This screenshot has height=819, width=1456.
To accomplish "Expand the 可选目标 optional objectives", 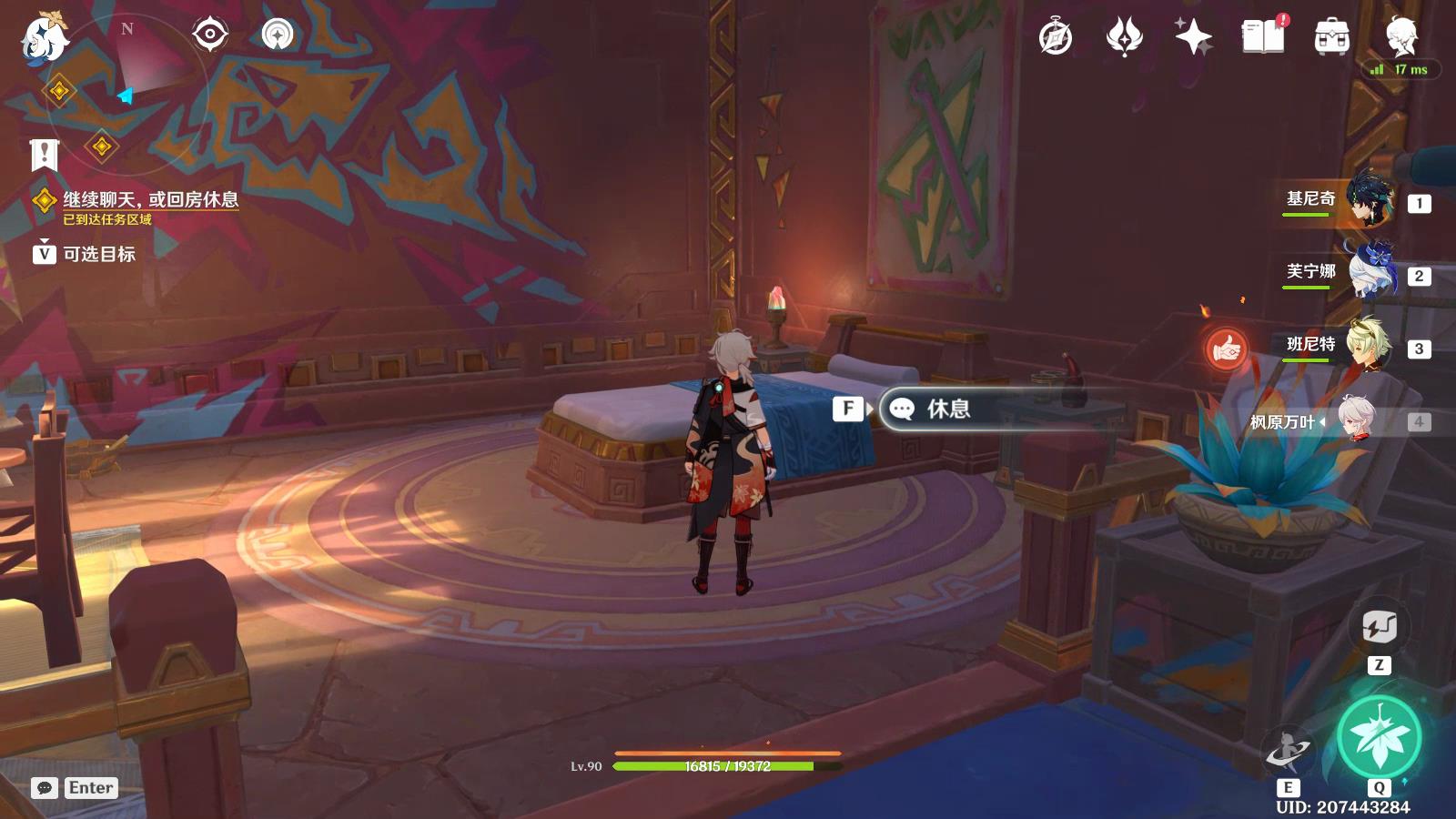I will (98, 254).
